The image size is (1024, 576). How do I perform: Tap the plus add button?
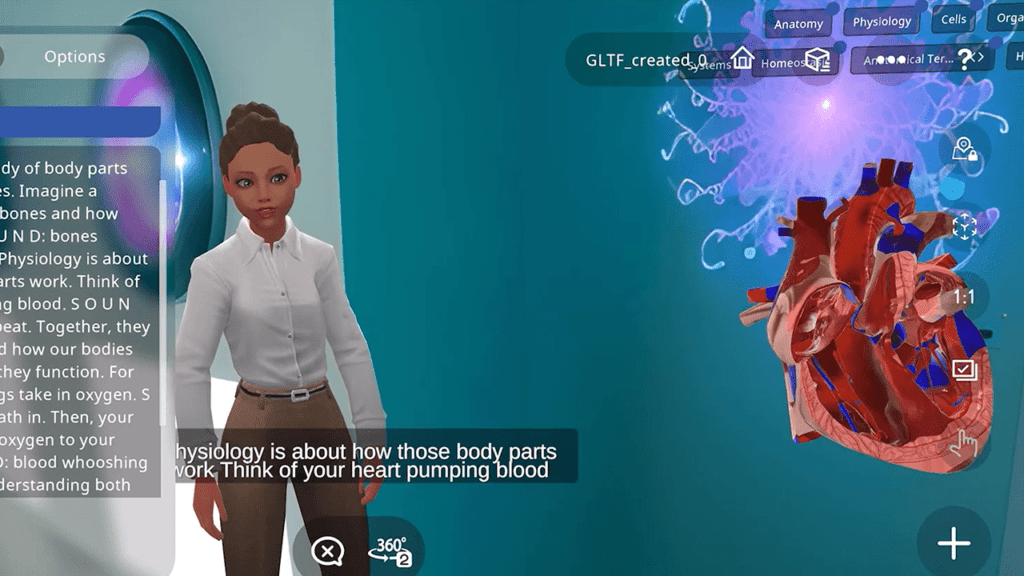(x=954, y=543)
